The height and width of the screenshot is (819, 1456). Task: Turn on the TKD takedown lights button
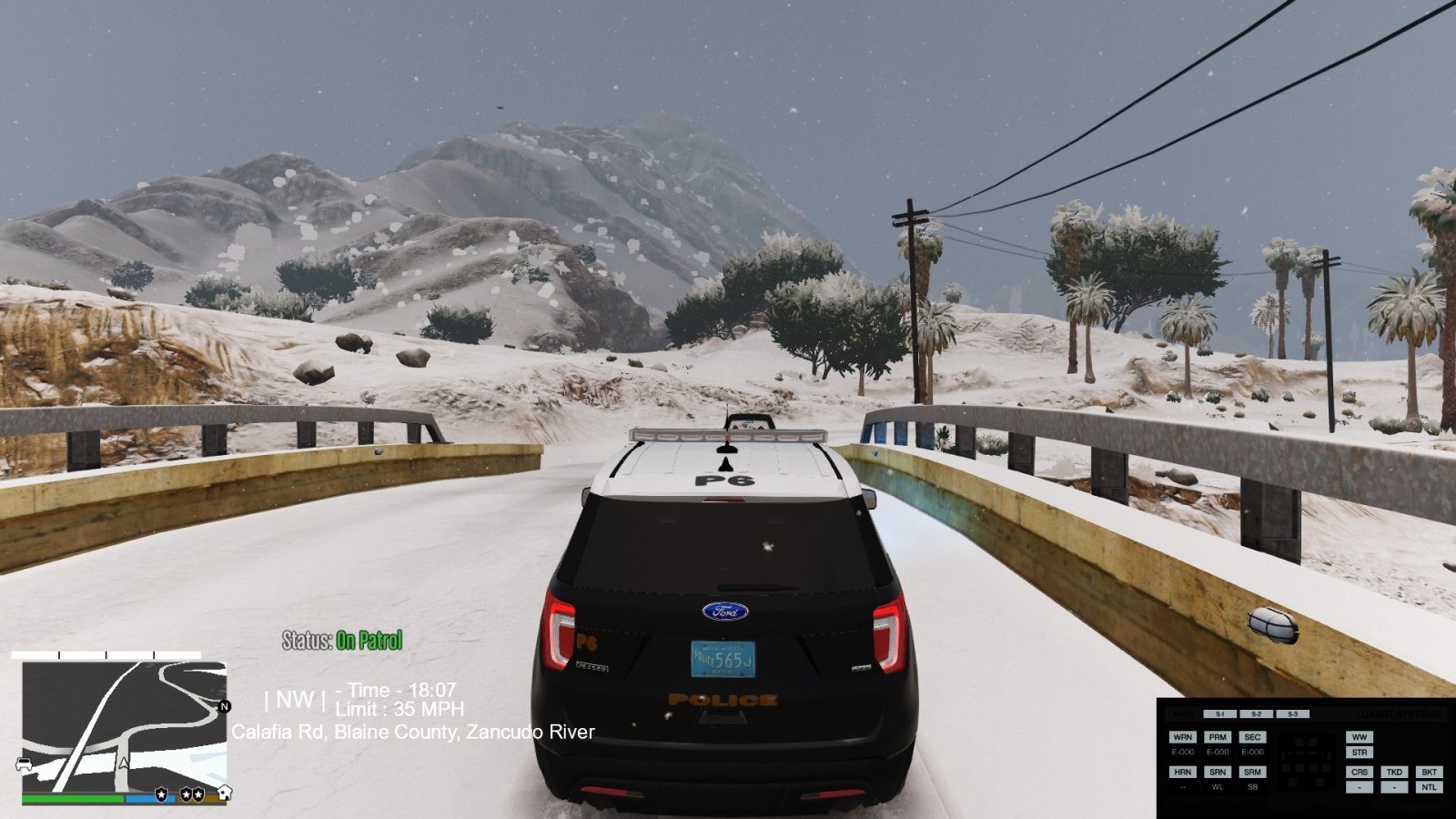click(1394, 772)
